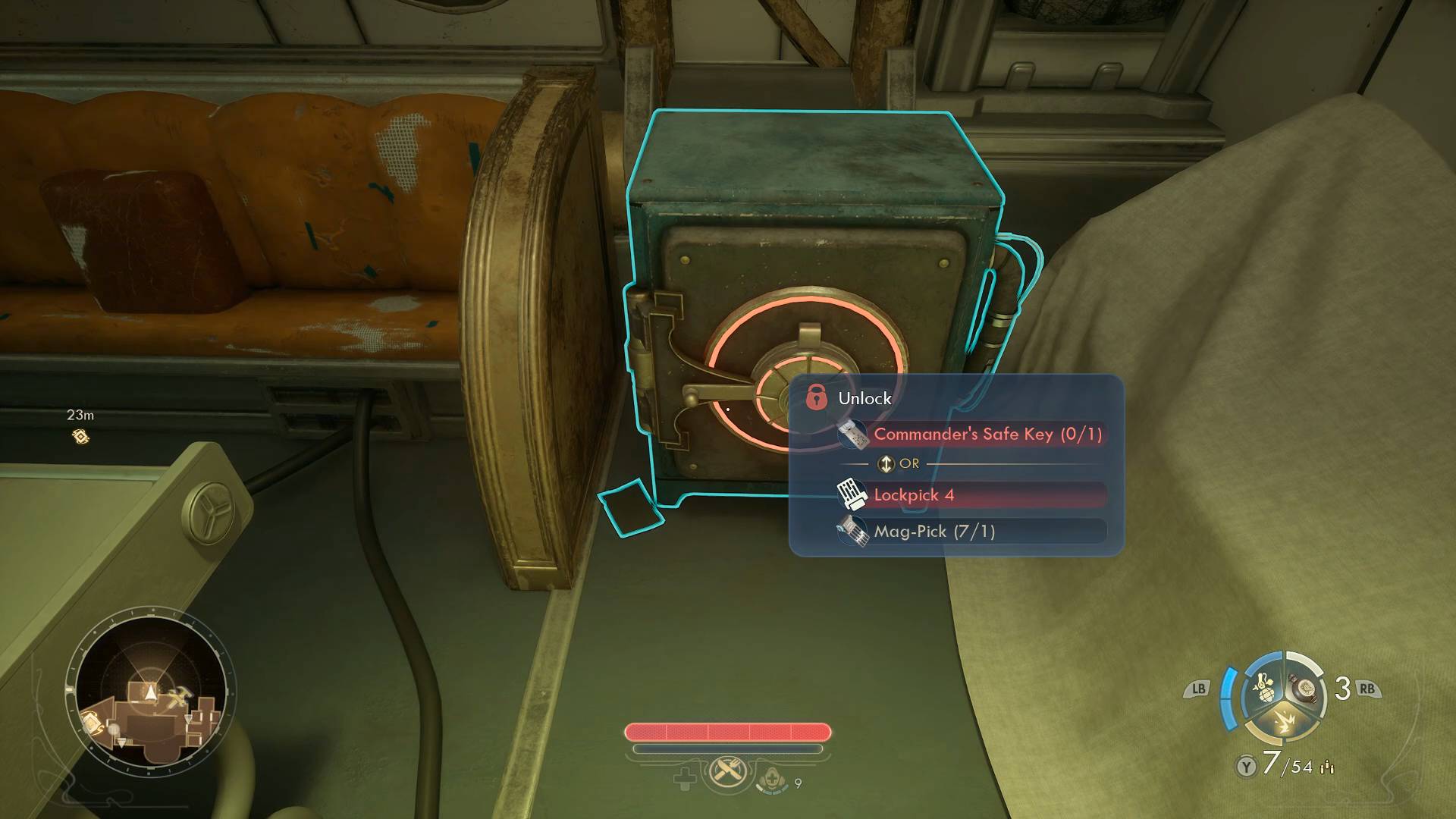Click the medical inhaler icon near the health bar
This screenshot has height=819, width=1456.
(x=771, y=778)
